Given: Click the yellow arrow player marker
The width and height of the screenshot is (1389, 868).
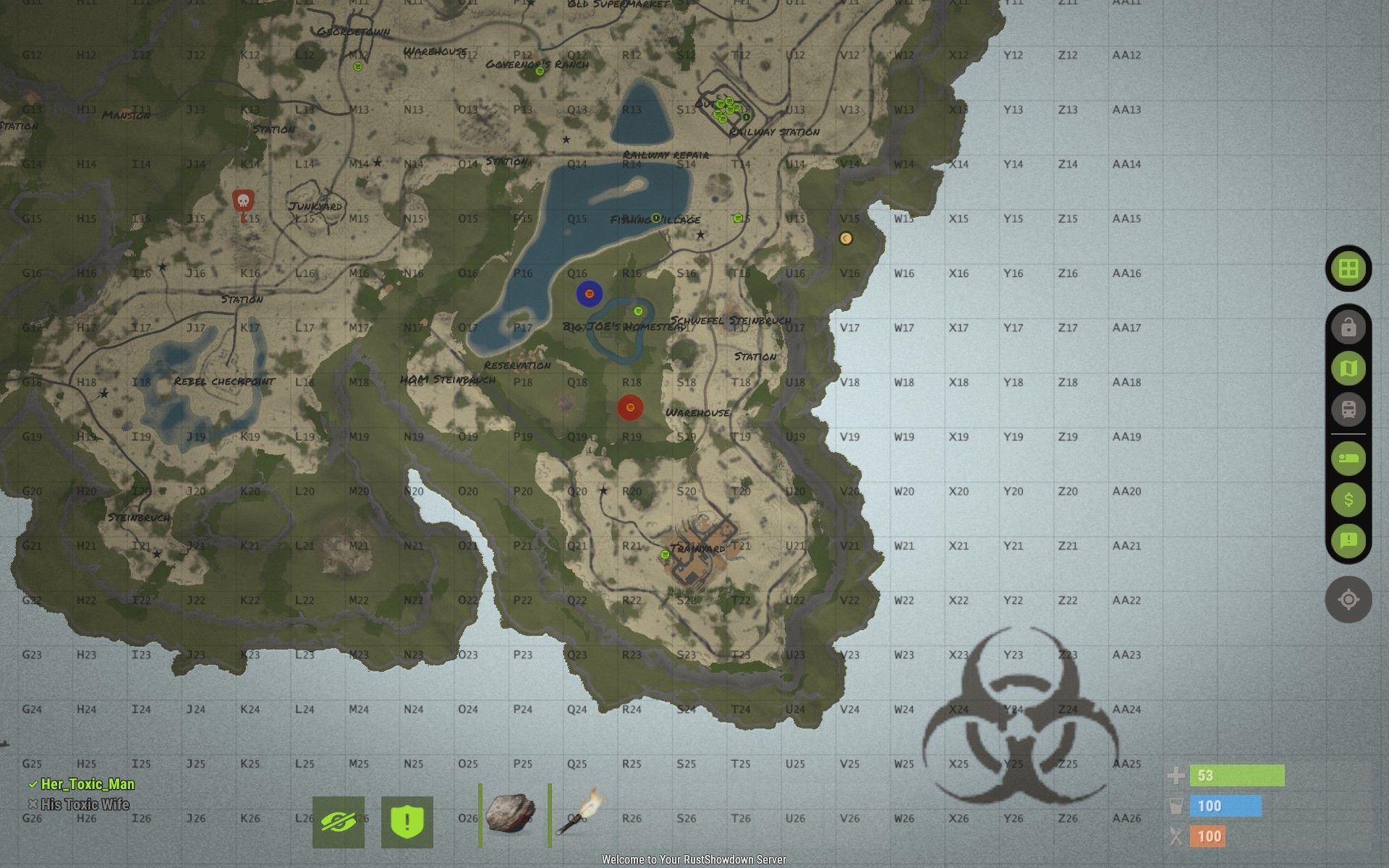Looking at the screenshot, I should click(x=845, y=238).
